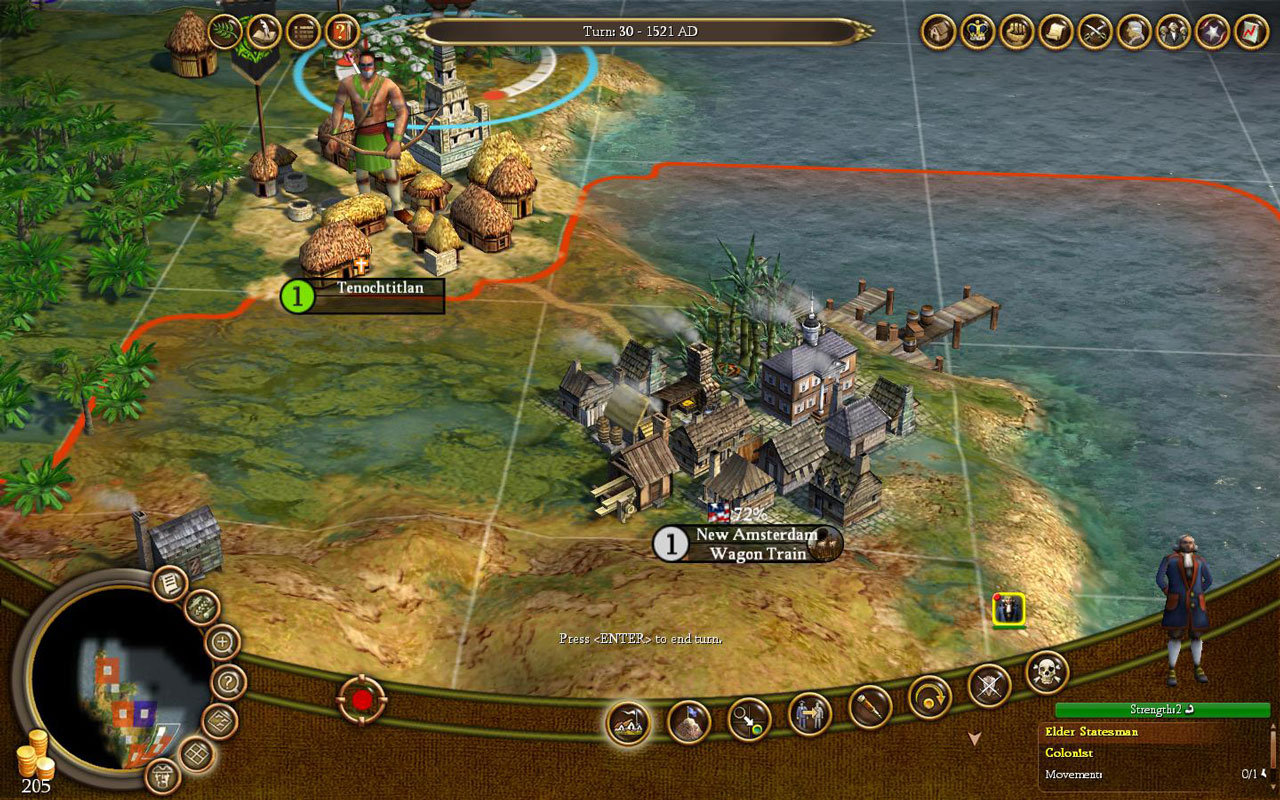1280x800 pixels.
Task: Activate the skull and crossbones disband action
Action: 1047,672
